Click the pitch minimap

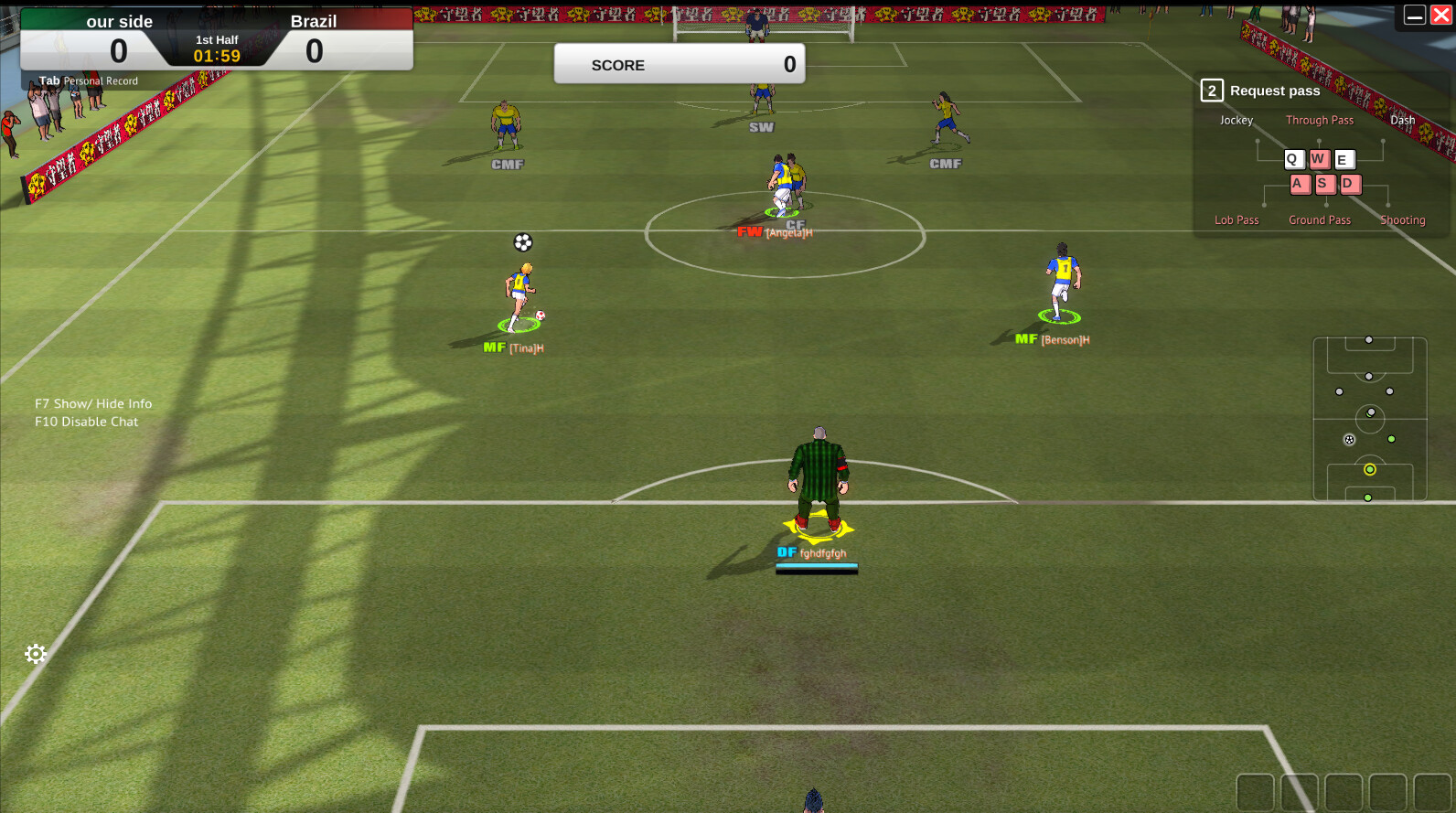(x=1369, y=419)
